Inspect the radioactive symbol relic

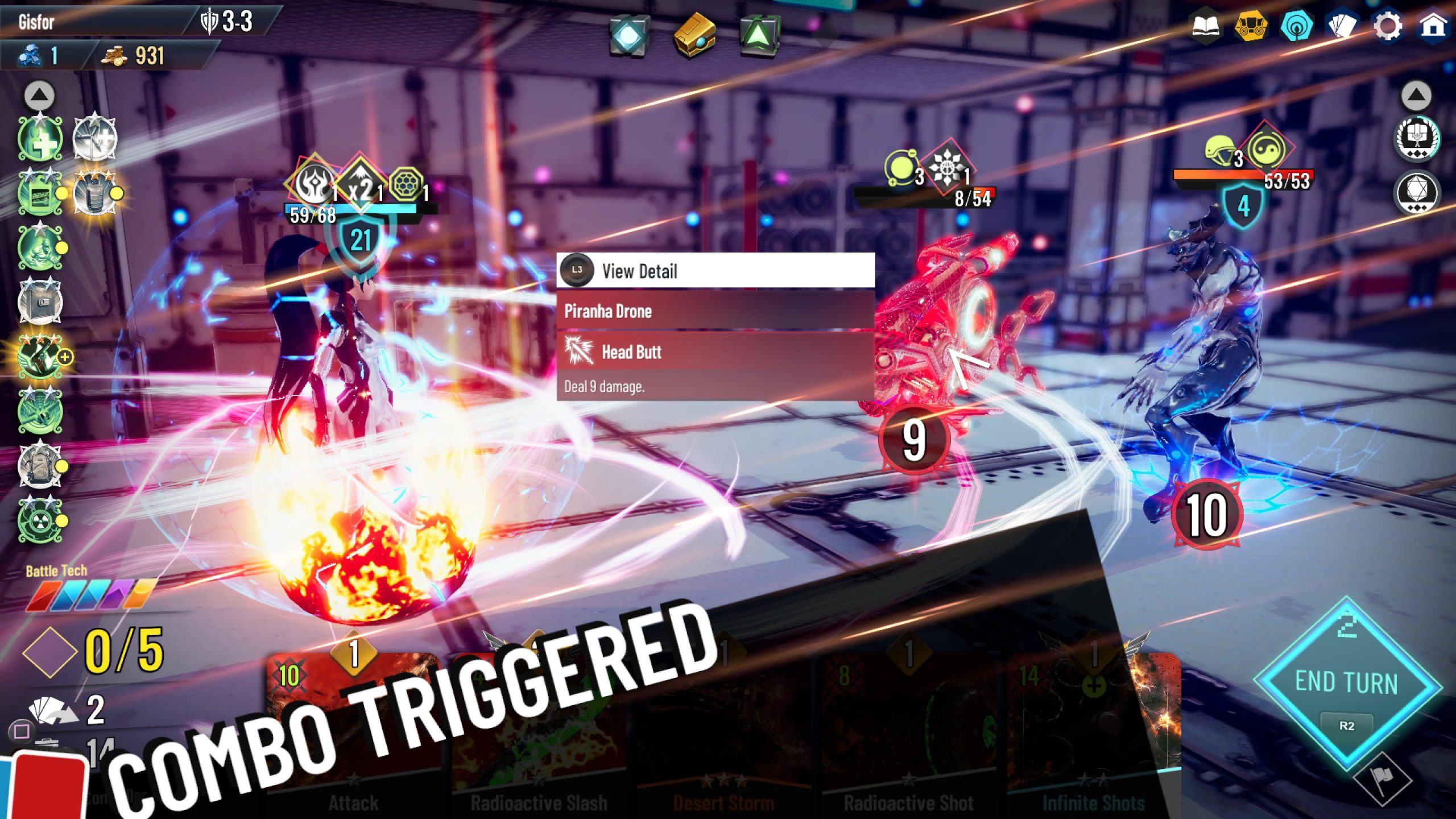(x=40, y=520)
